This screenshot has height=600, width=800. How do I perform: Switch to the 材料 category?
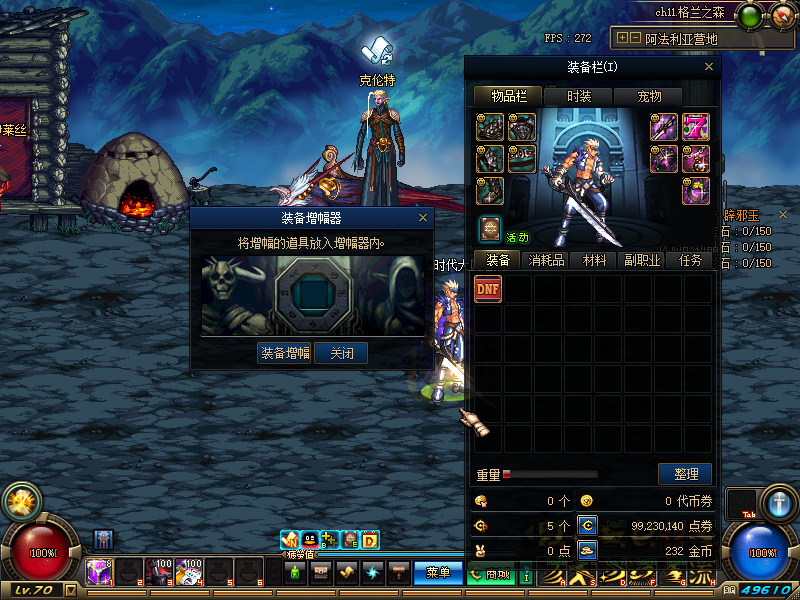pyautogui.click(x=594, y=260)
